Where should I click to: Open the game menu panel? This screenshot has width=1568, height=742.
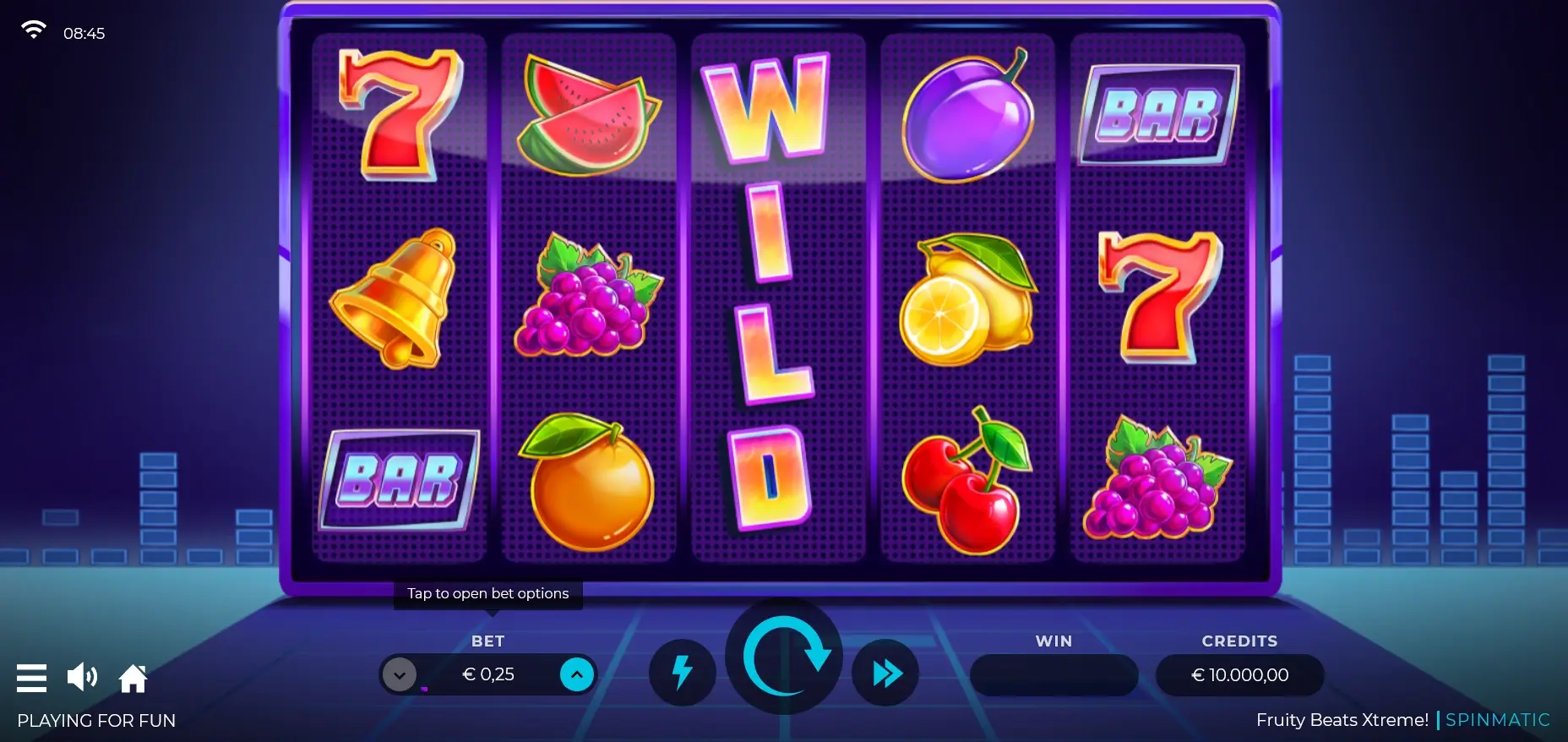tap(31, 677)
